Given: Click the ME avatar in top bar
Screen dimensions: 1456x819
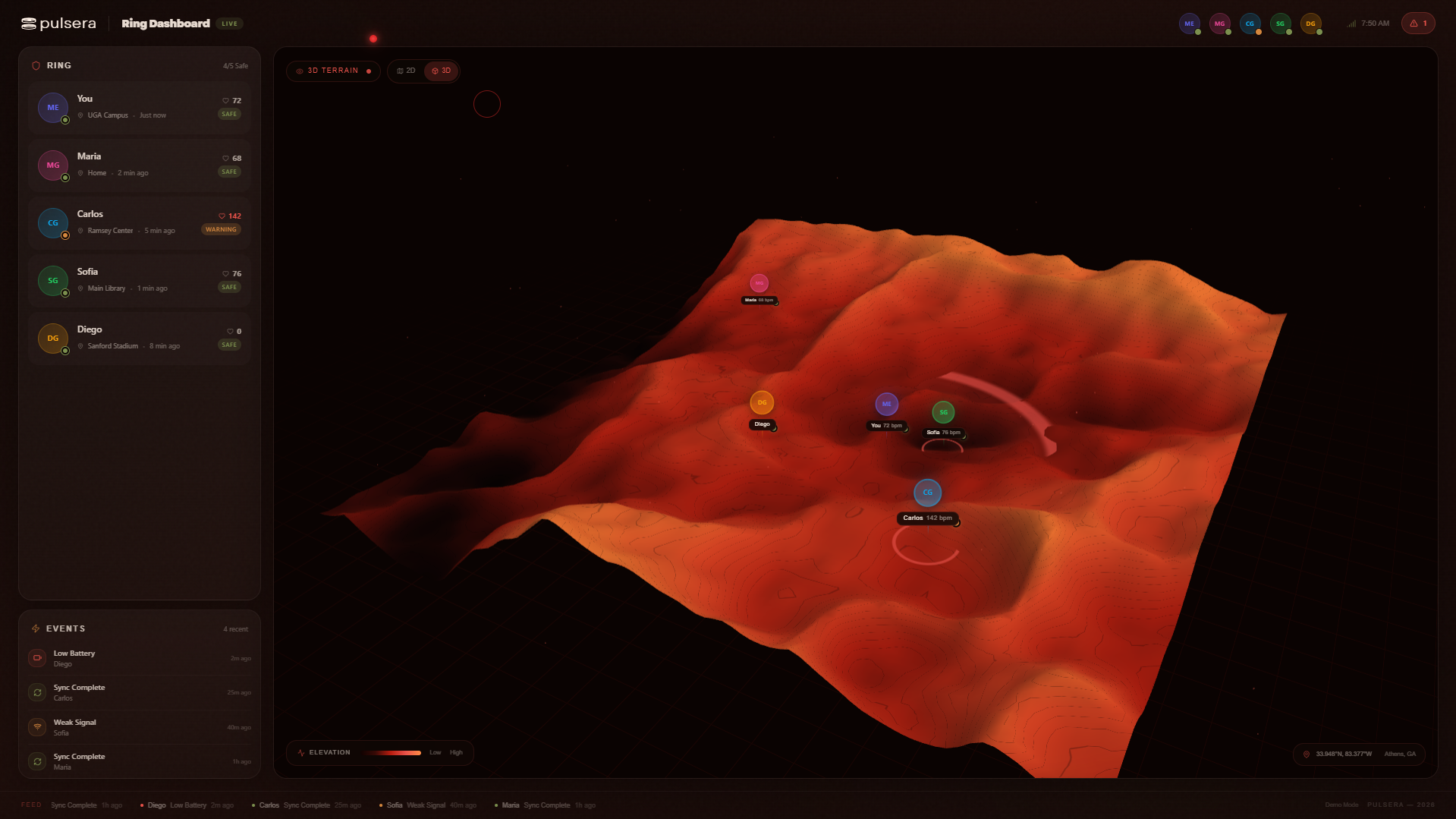Looking at the screenshot, I should tap(1189, 24).
